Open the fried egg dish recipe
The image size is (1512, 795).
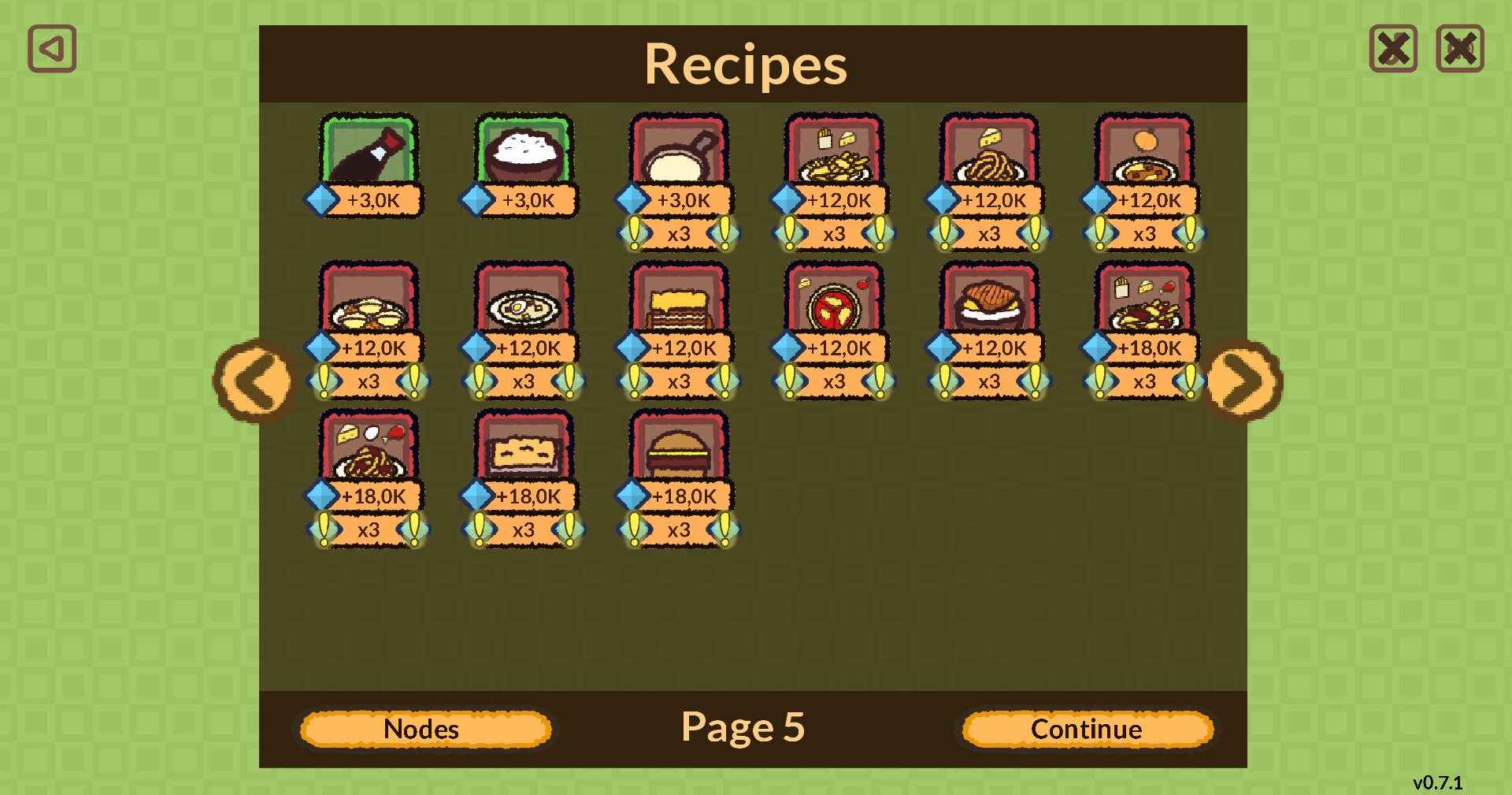[524, 303]
